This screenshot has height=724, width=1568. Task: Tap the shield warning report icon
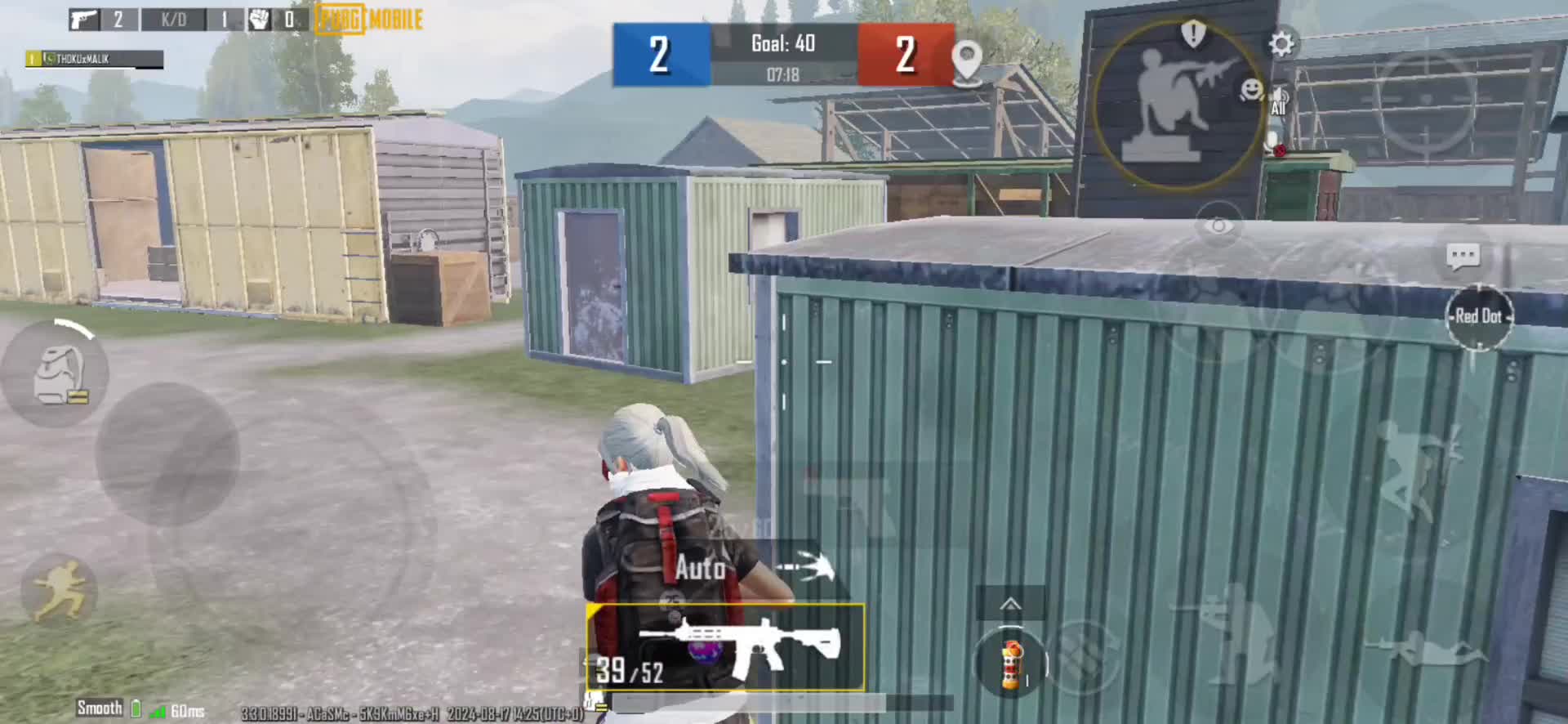point(1193,34)
